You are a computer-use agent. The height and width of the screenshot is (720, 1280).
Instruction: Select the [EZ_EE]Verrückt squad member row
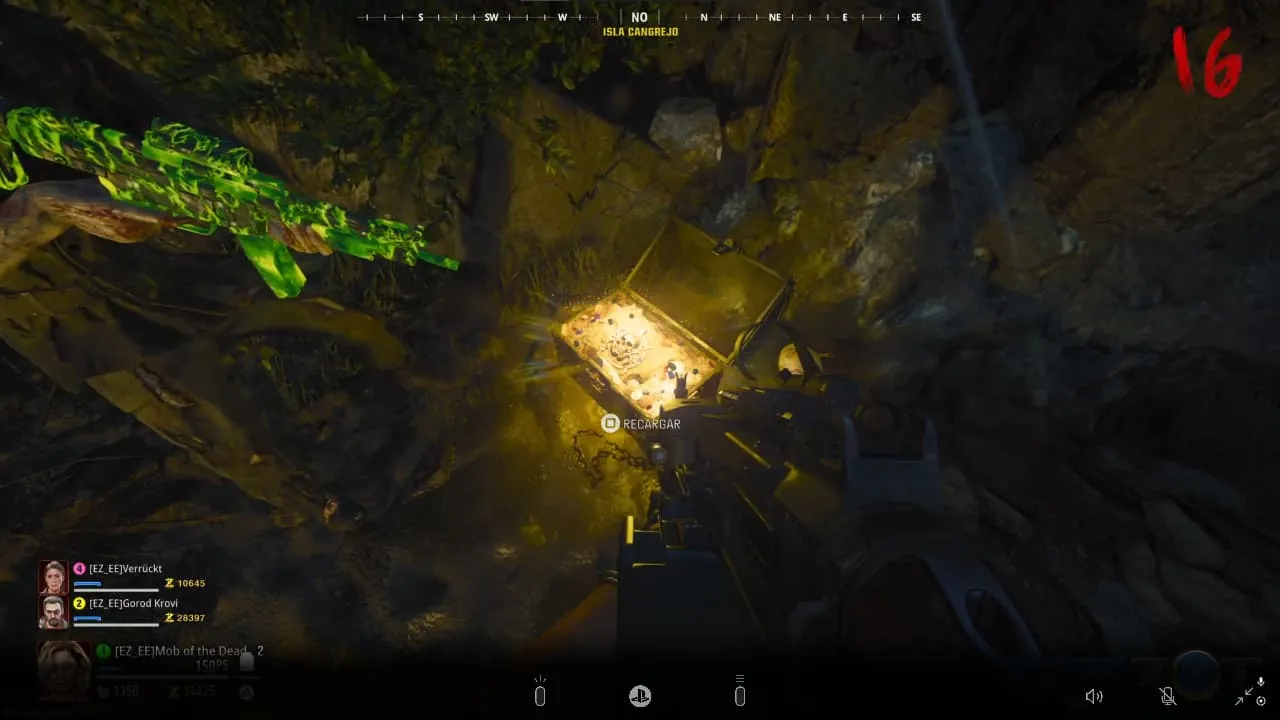point(124,575)
